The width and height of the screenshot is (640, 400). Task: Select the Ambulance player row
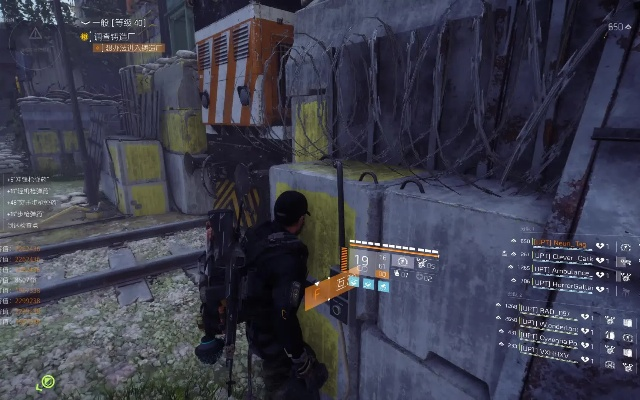click(567, 270)
